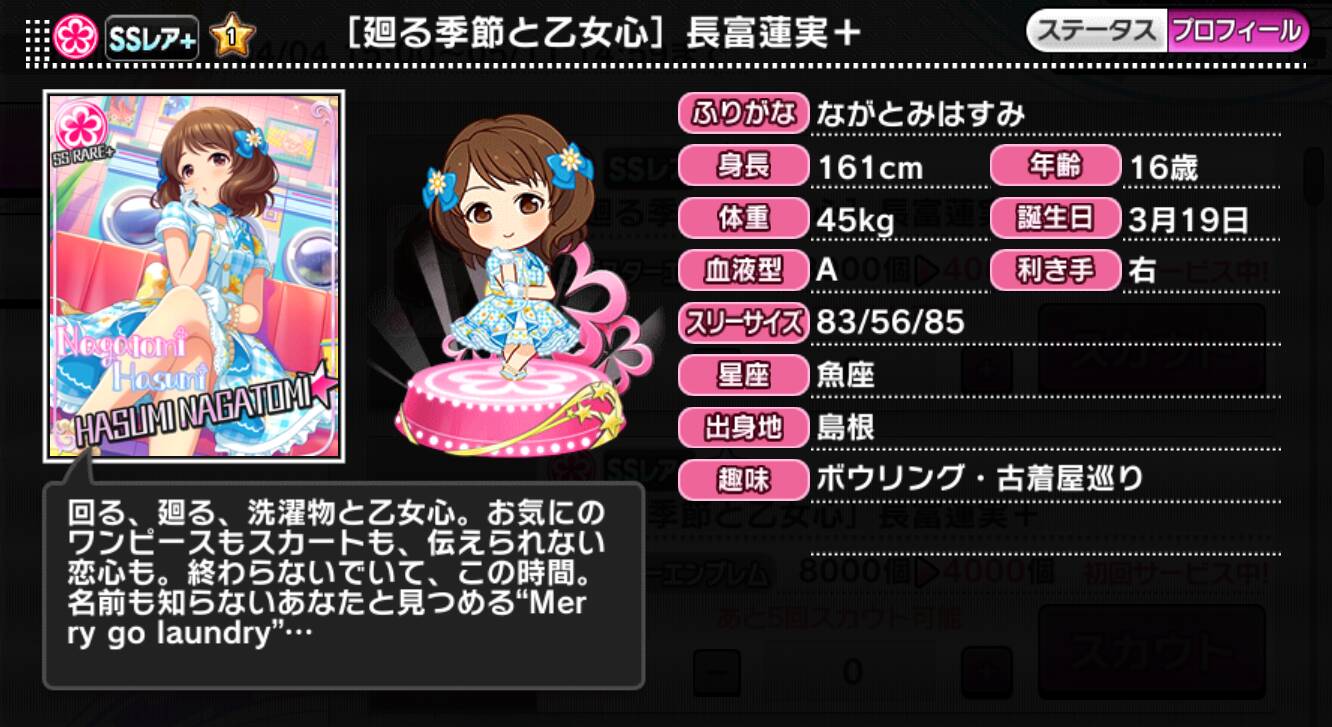Switch to the ステータス tab
1332x727 pixels.
click(x=1095, y=31)
